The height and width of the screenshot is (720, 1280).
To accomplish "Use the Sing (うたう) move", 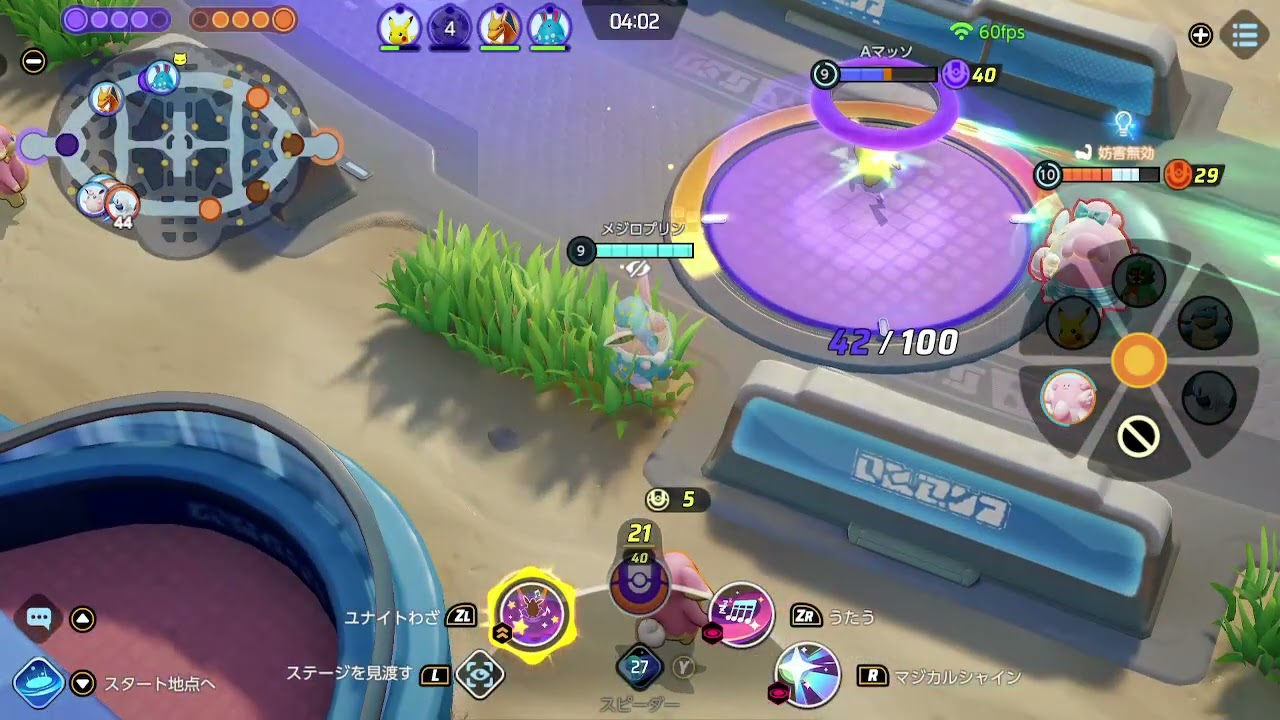I will click(741, 614).
